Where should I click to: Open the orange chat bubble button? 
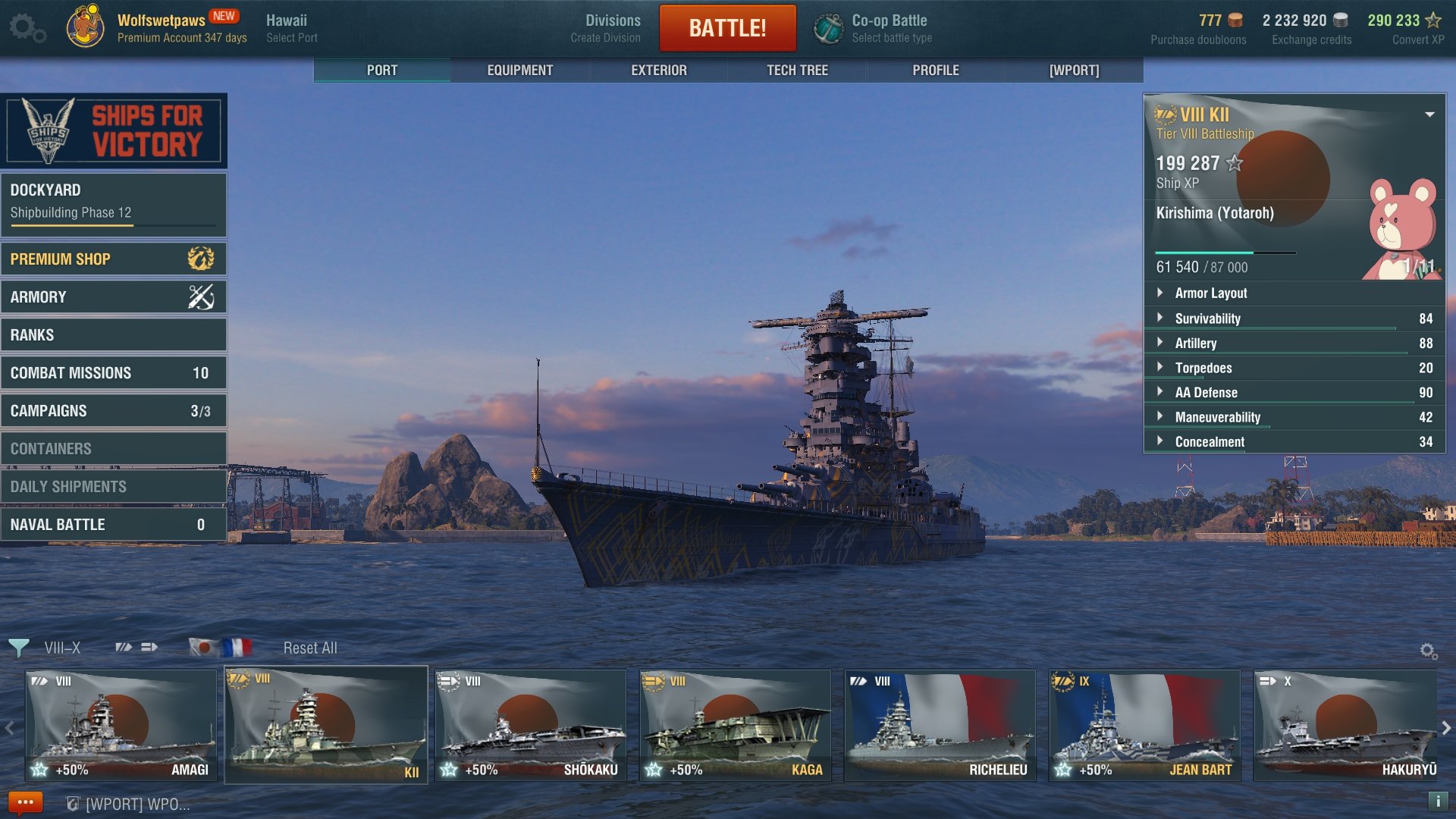click(25, 802)
